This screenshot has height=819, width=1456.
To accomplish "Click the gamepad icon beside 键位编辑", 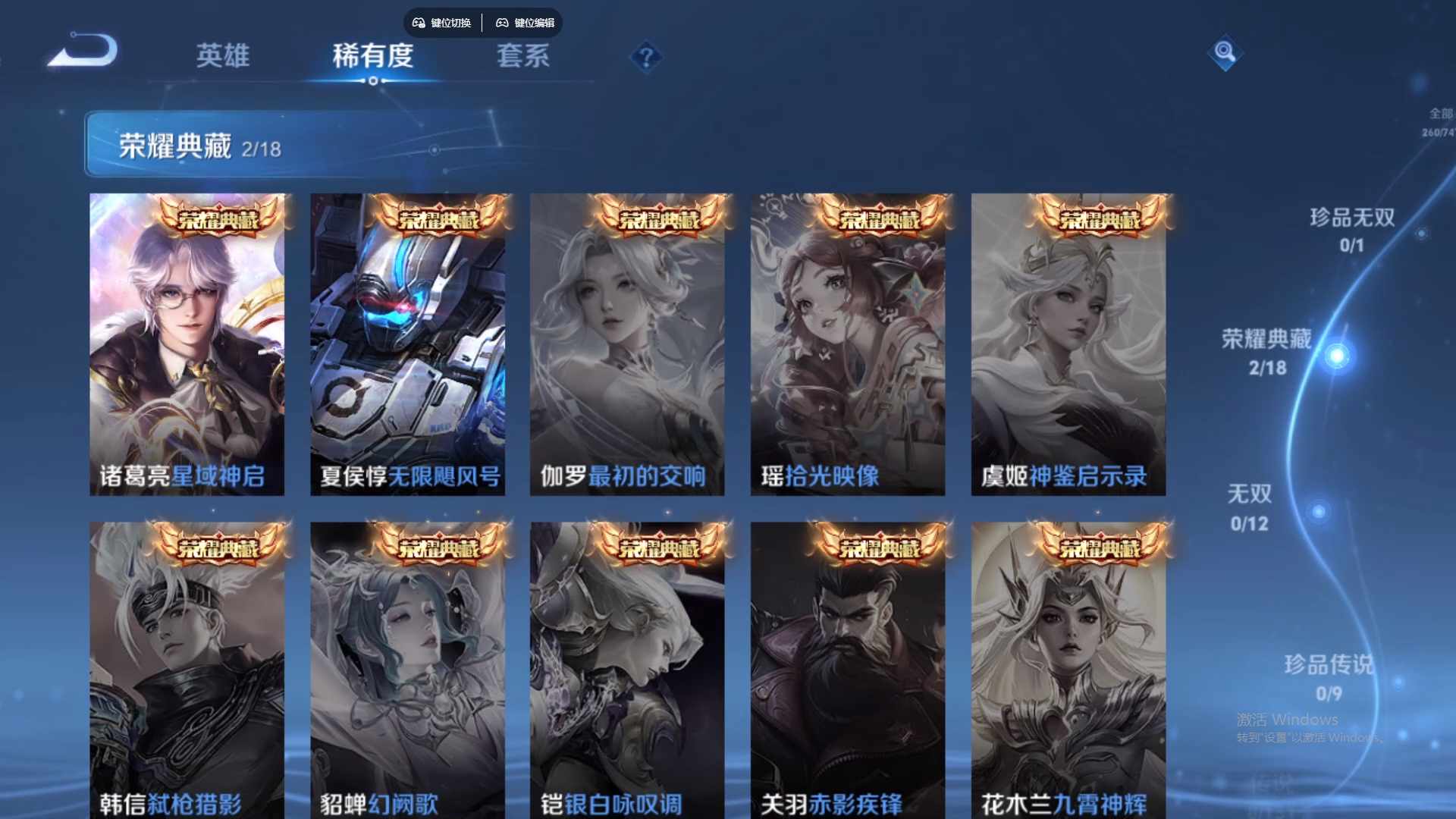I will tap(502, 23).
